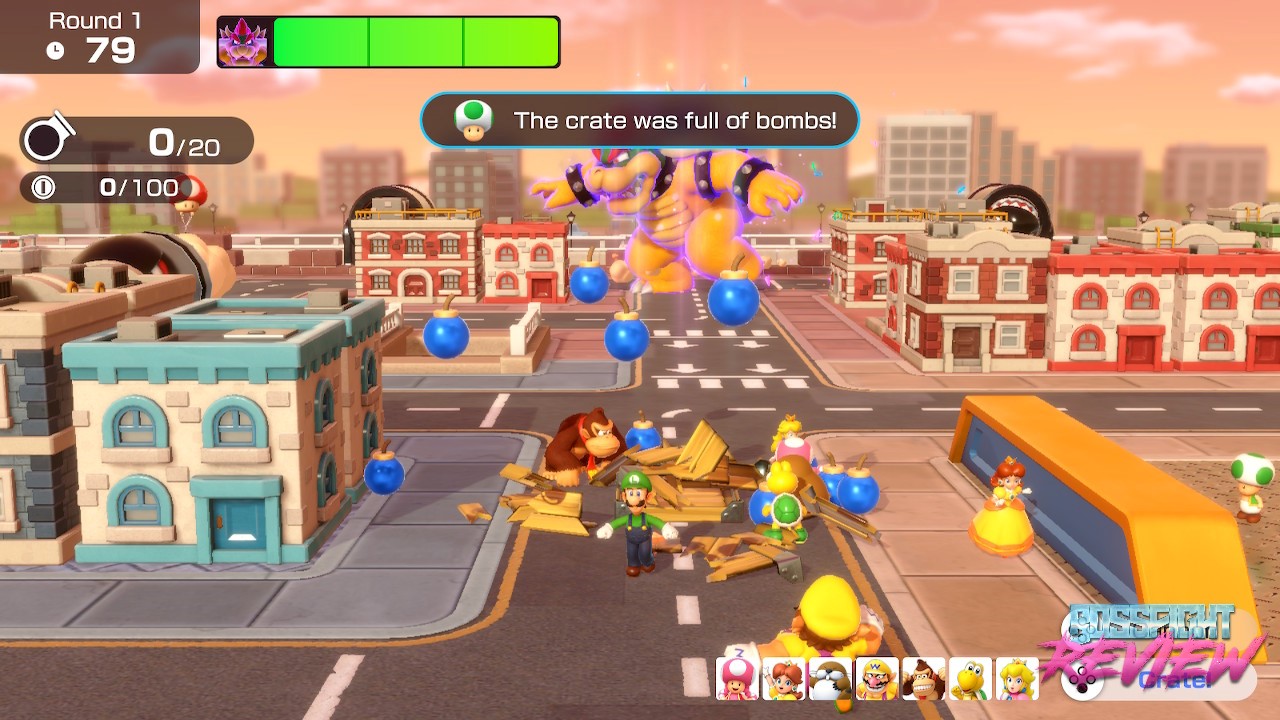The height and width of the screenshot is (720, 1280).
Task: Choose the Koopa Troopa portrait
Action: (970, 679)
